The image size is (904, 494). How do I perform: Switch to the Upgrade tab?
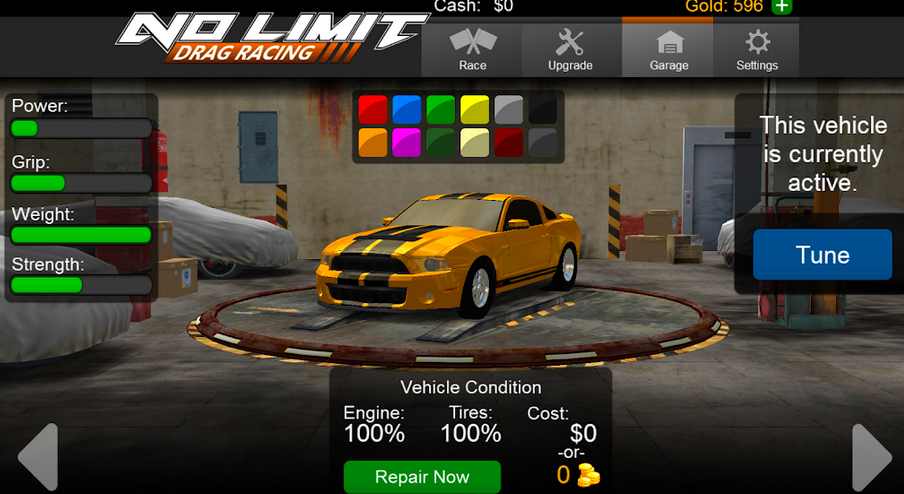[x=570, y=50]
